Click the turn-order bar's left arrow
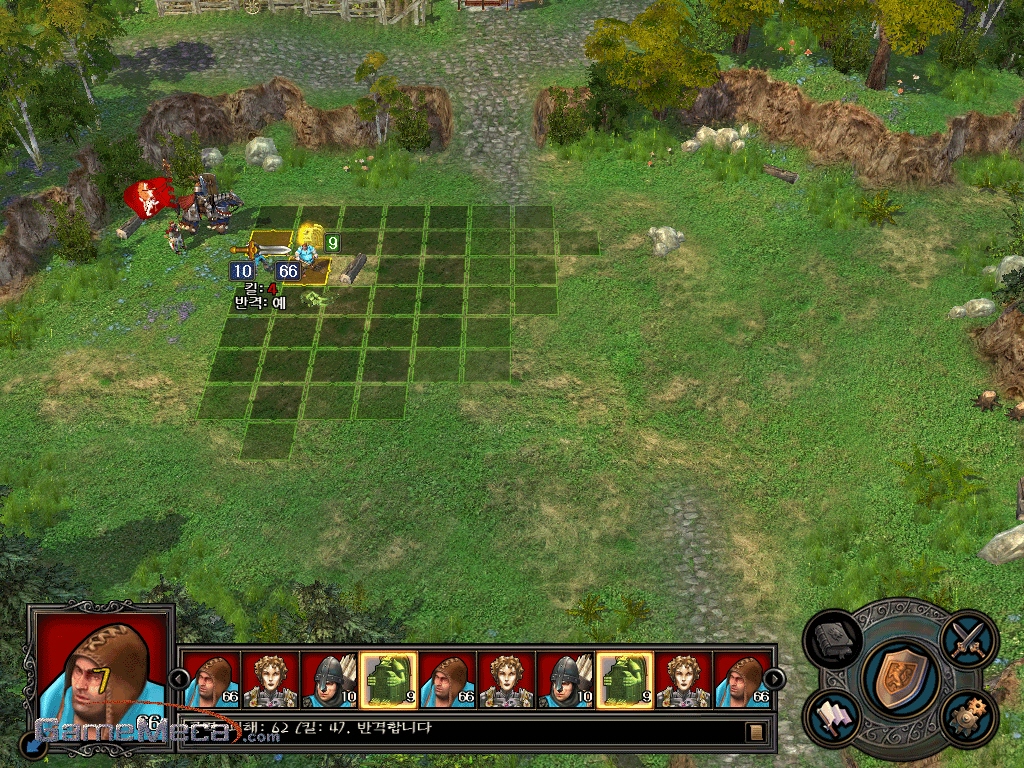The width and height of the screenshot is (1024, 768). [x=178, y=679]
